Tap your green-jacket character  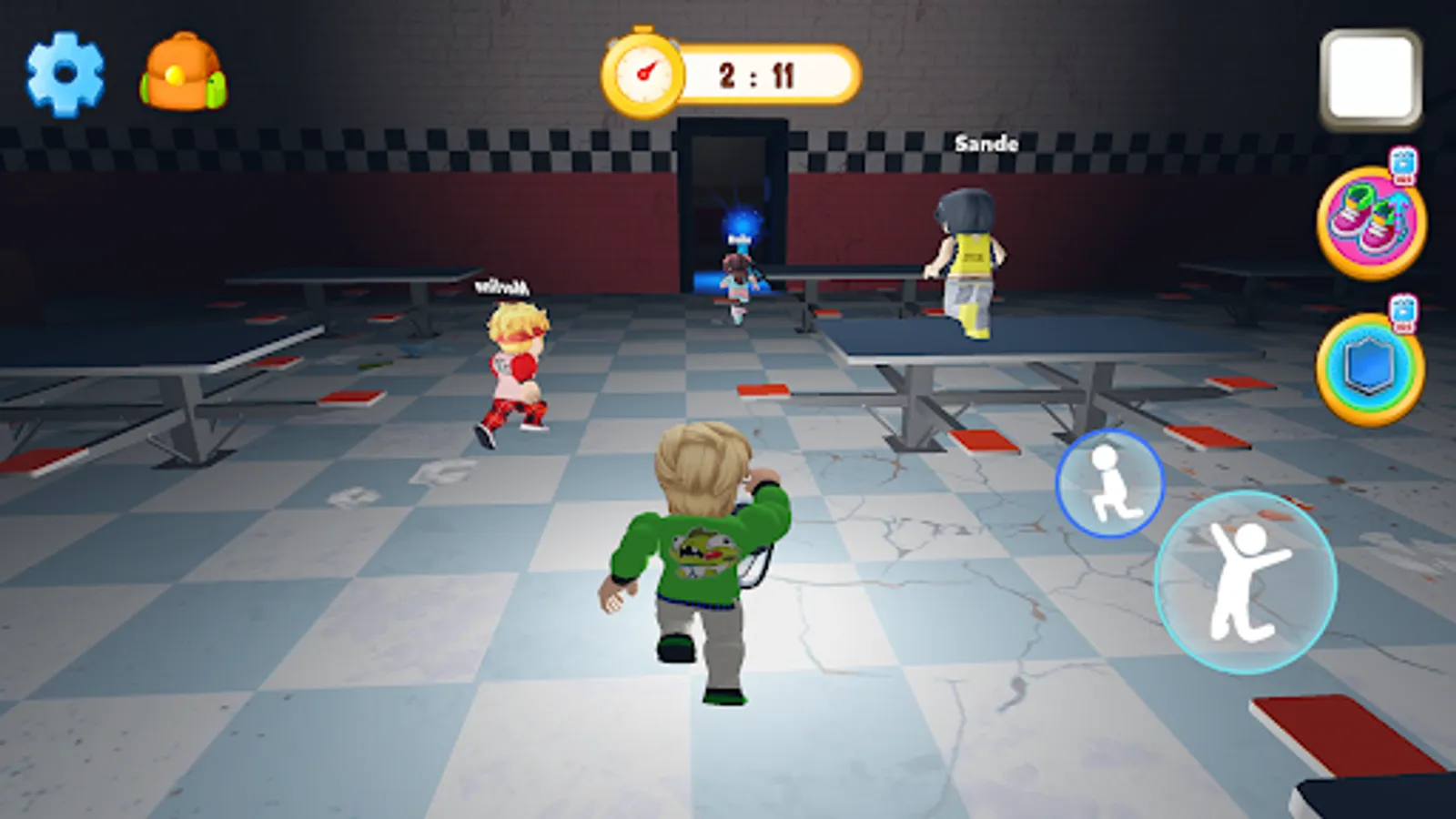coord(701,555)
